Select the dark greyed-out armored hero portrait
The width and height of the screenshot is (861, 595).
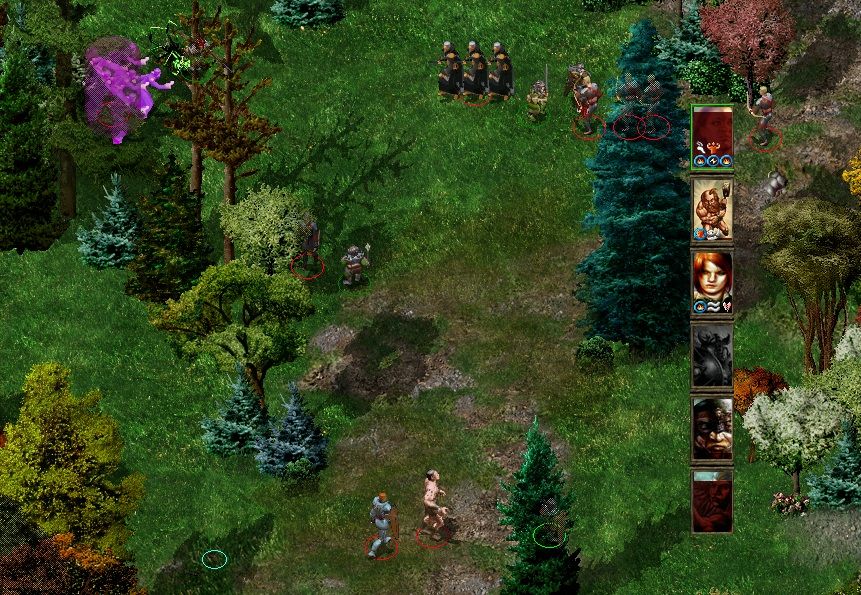(712, 354)
